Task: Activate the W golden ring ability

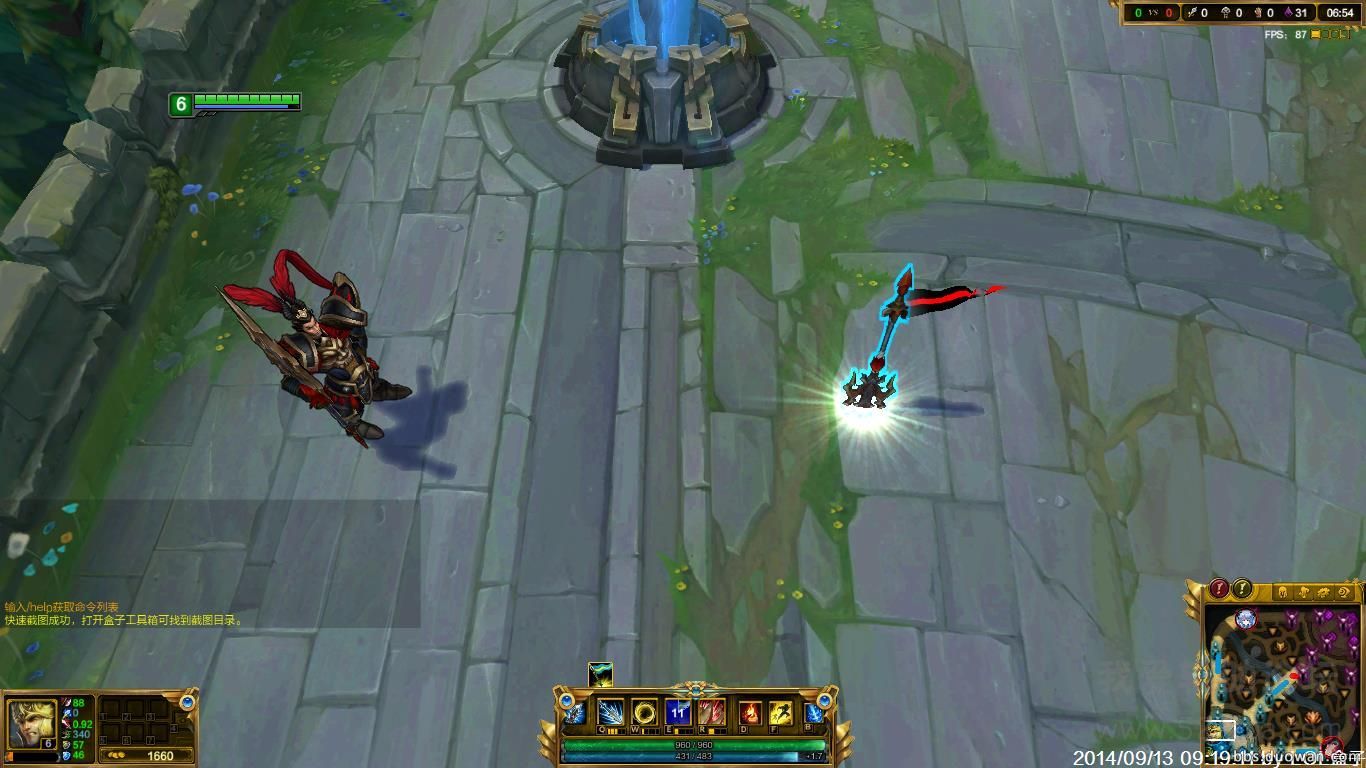Action: click(x=645, y=713)
